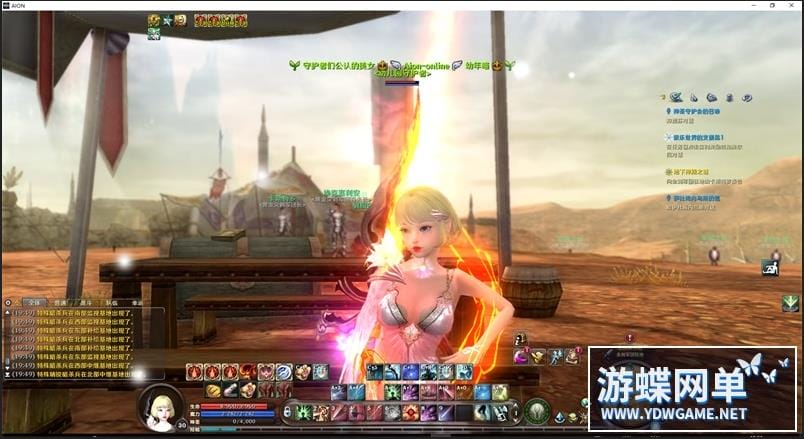Click the first buff icon at top-left
804x439 pixels.
pos(154,20)
